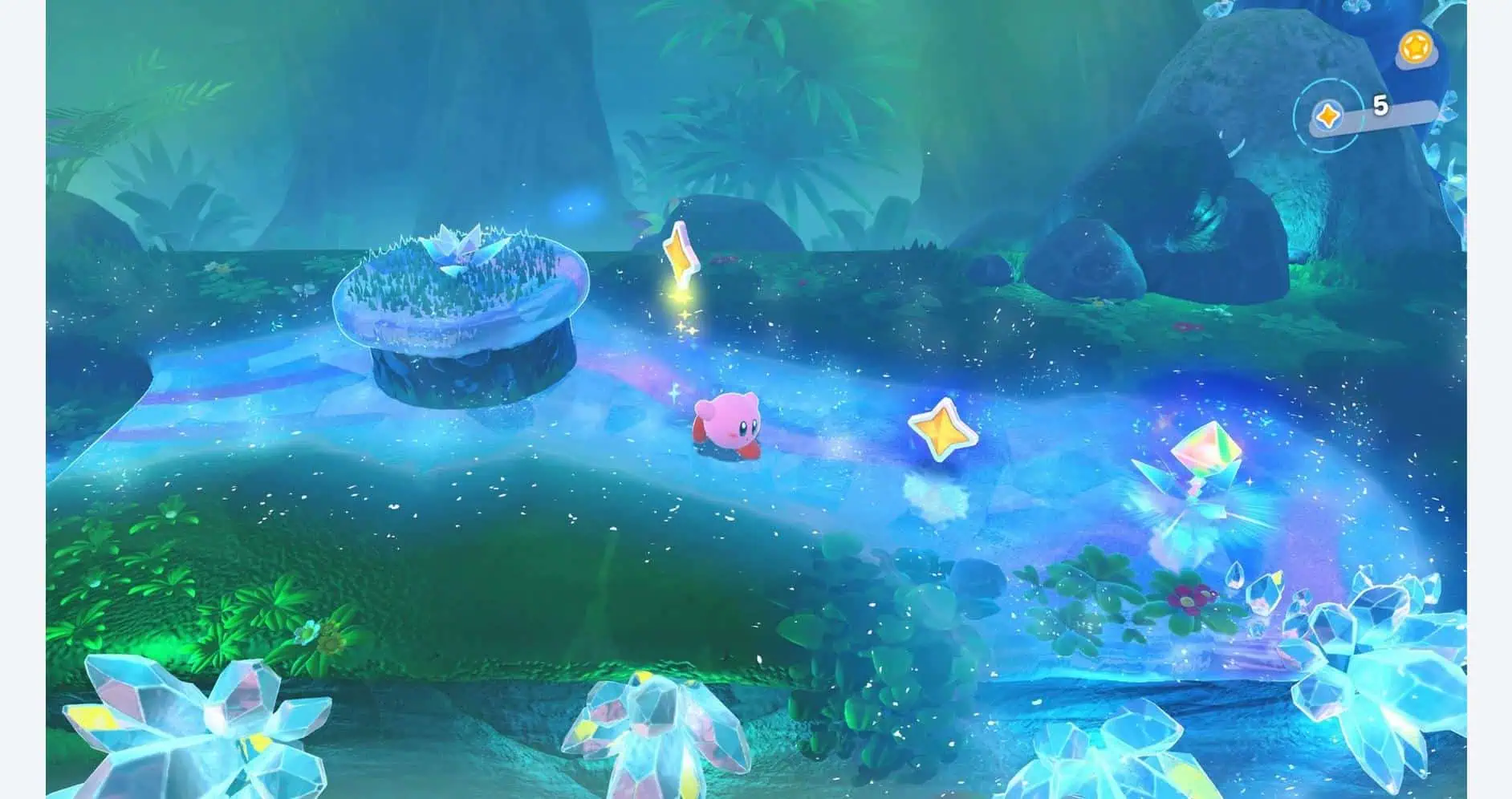Select the star fragment counter icon
Image resolution: width=1512 pixels, height=799 pixels.
pyautogui.click(x=1327, y=117)
